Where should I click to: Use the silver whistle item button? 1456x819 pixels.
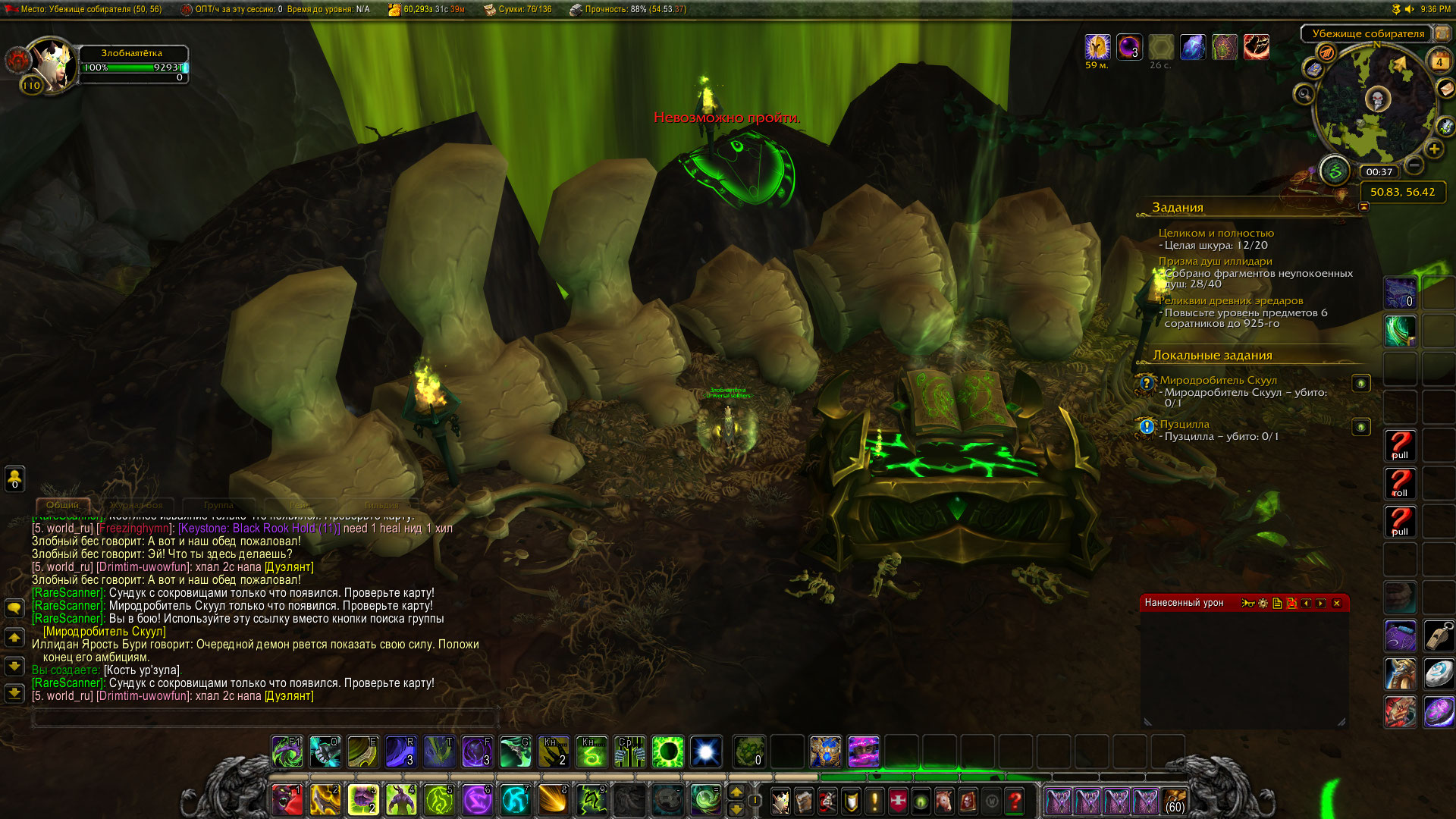point(1439,635)
